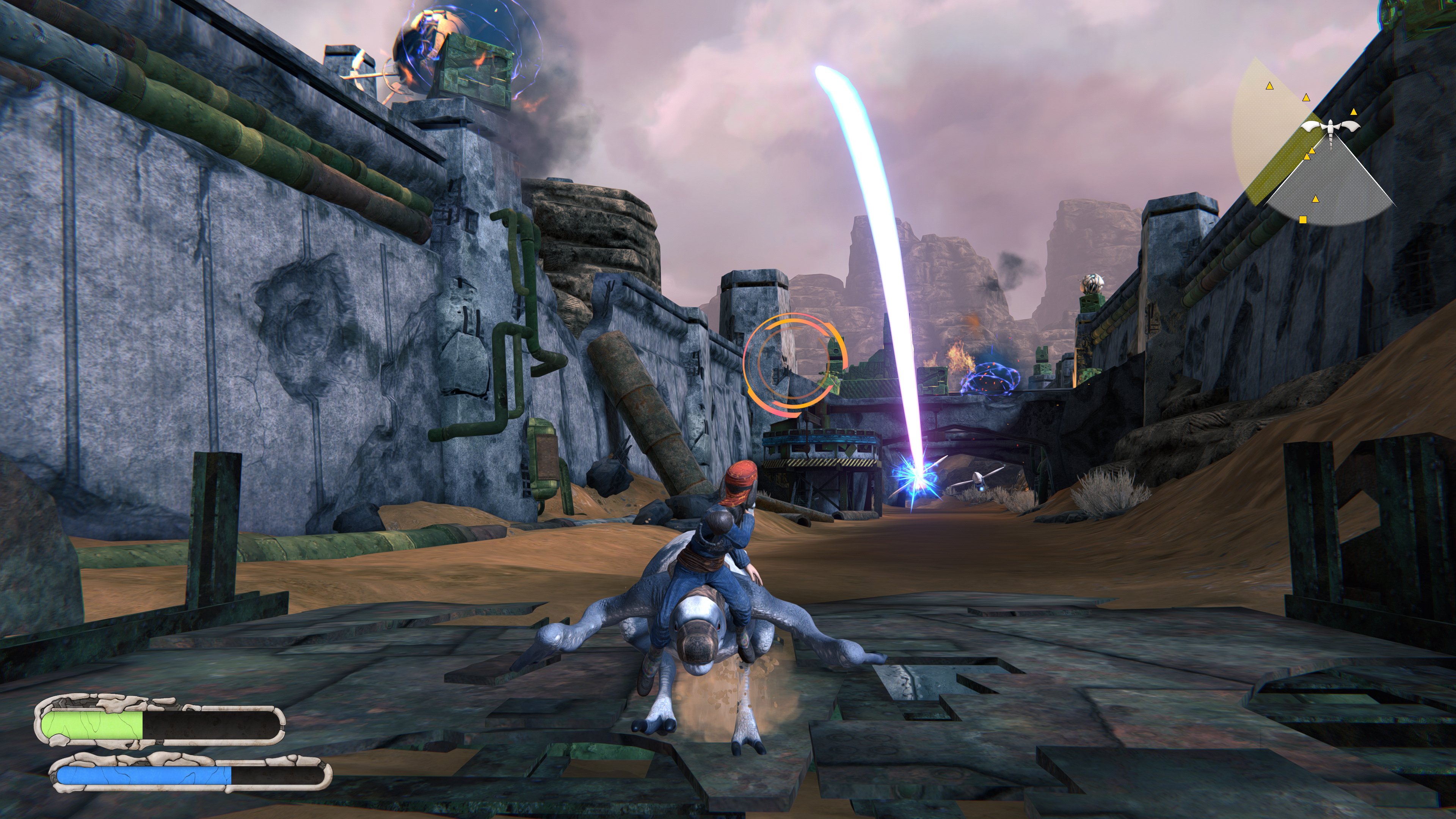Select the white dragon icon on the radar
Viewport: 1456px width, 819px height.
click(x=1331, y=127)
